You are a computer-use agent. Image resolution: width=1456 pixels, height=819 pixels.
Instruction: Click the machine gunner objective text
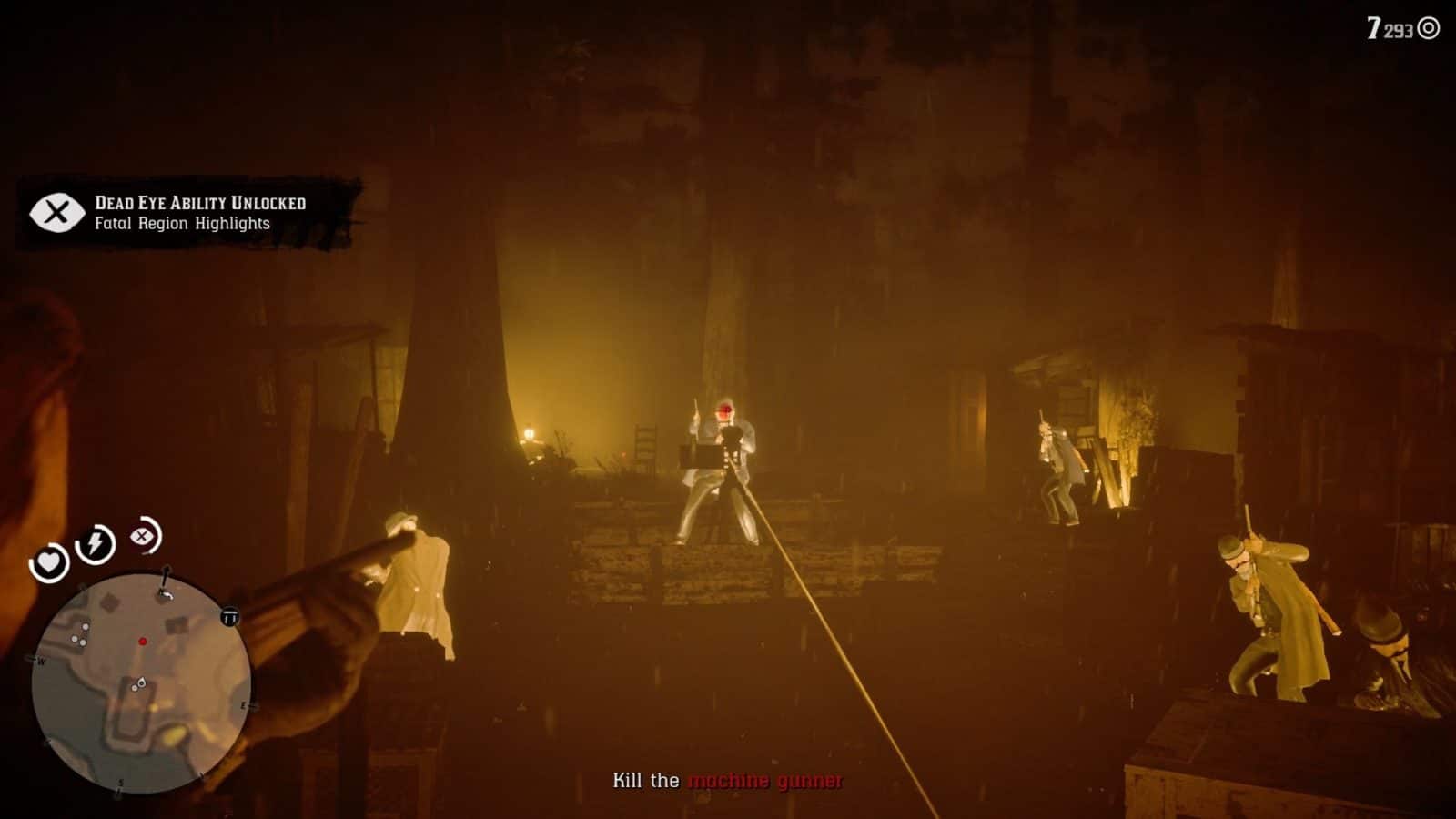[767, 781]
